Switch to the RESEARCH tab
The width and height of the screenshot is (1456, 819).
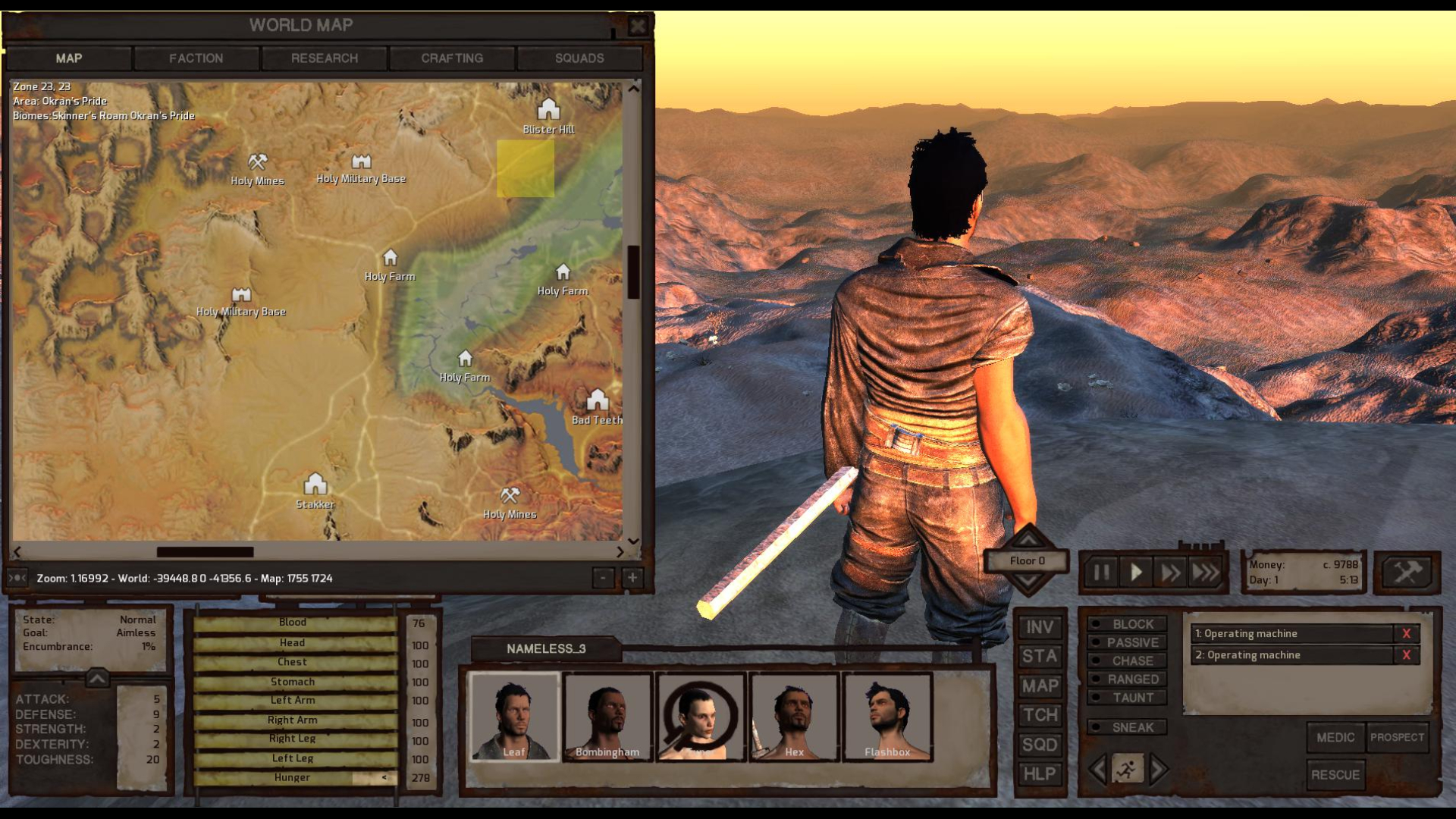325,58
